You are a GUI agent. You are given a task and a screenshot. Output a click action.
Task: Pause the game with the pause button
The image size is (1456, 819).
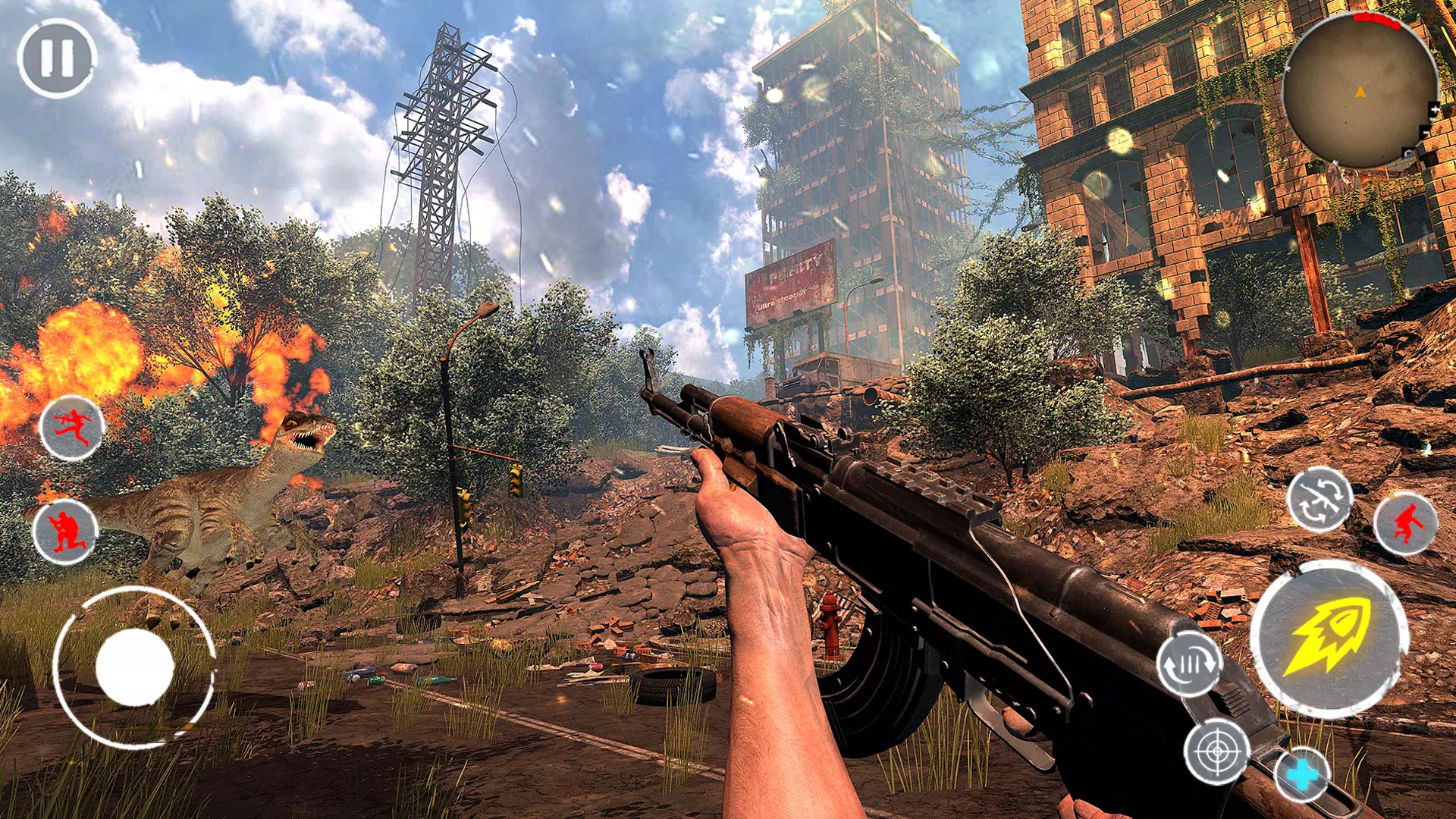(57, 58)
